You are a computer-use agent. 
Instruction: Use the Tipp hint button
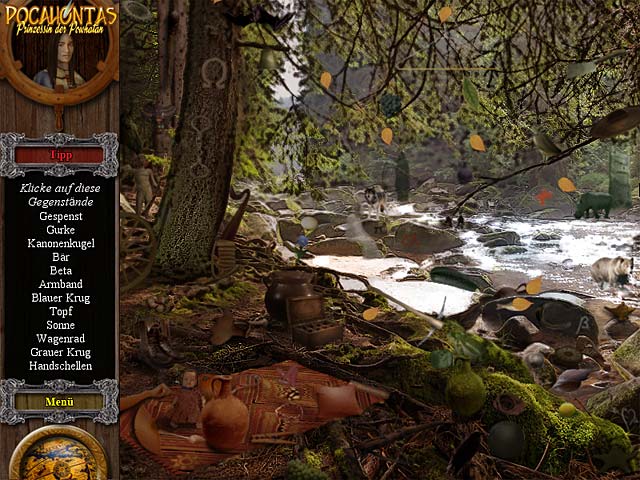tap(59, 155)
